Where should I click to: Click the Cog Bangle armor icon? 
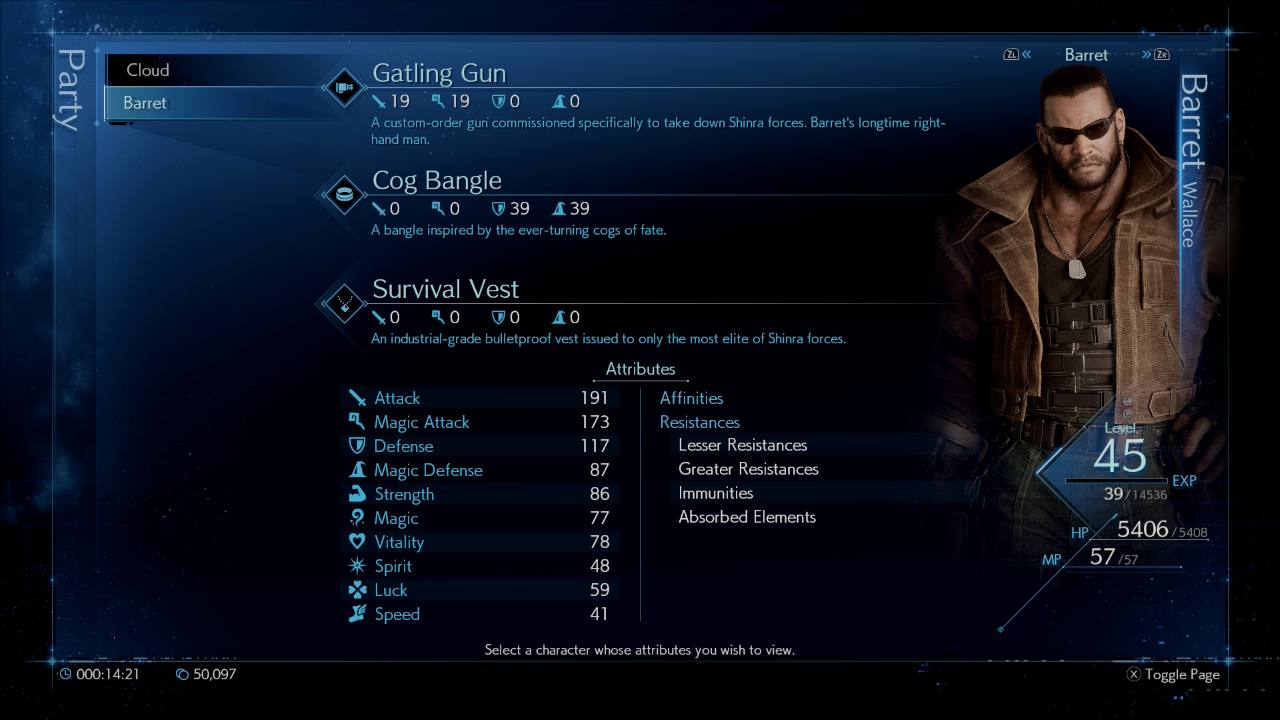[x=344, y=194]
